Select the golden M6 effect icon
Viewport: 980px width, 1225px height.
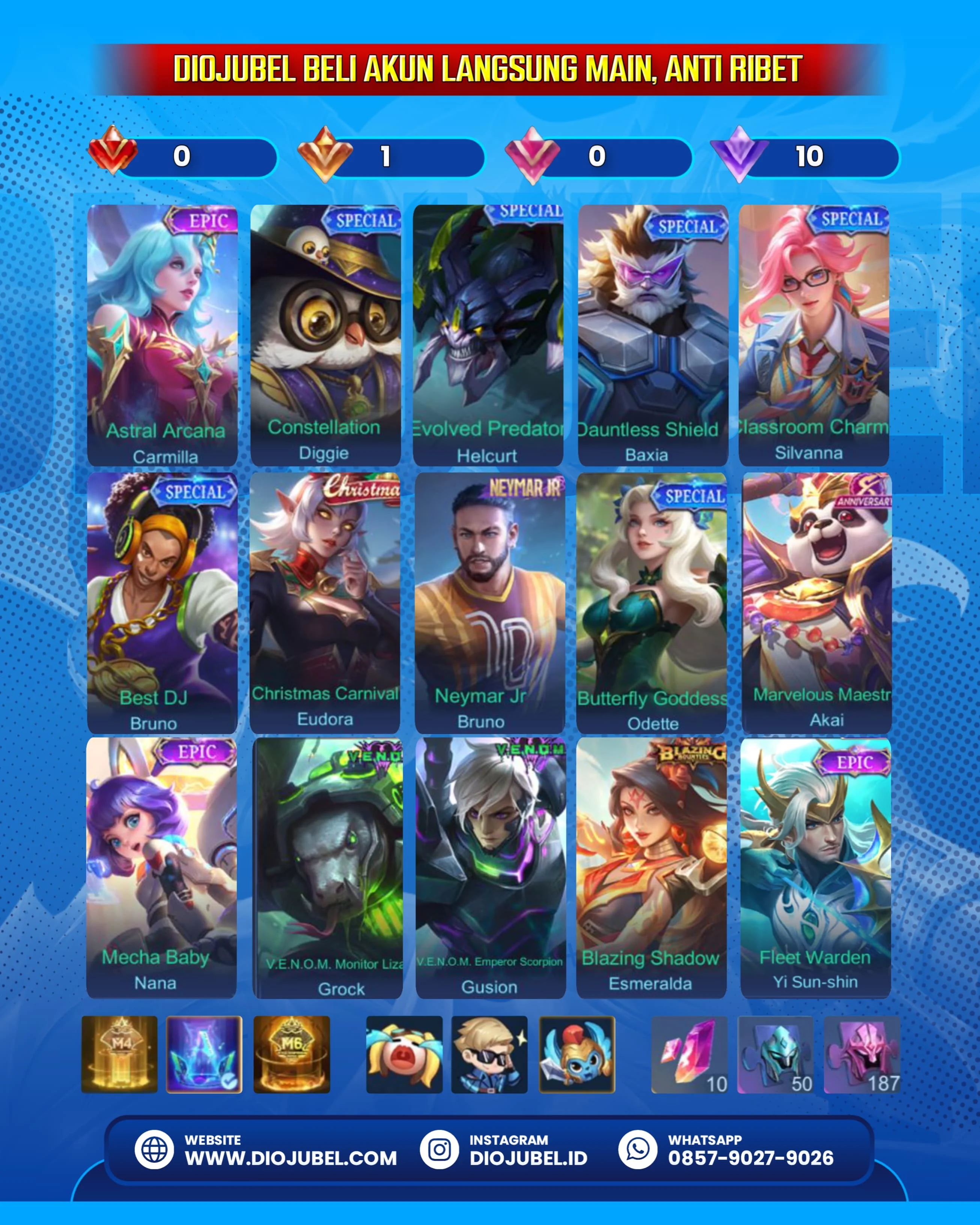coord(291,1054)
